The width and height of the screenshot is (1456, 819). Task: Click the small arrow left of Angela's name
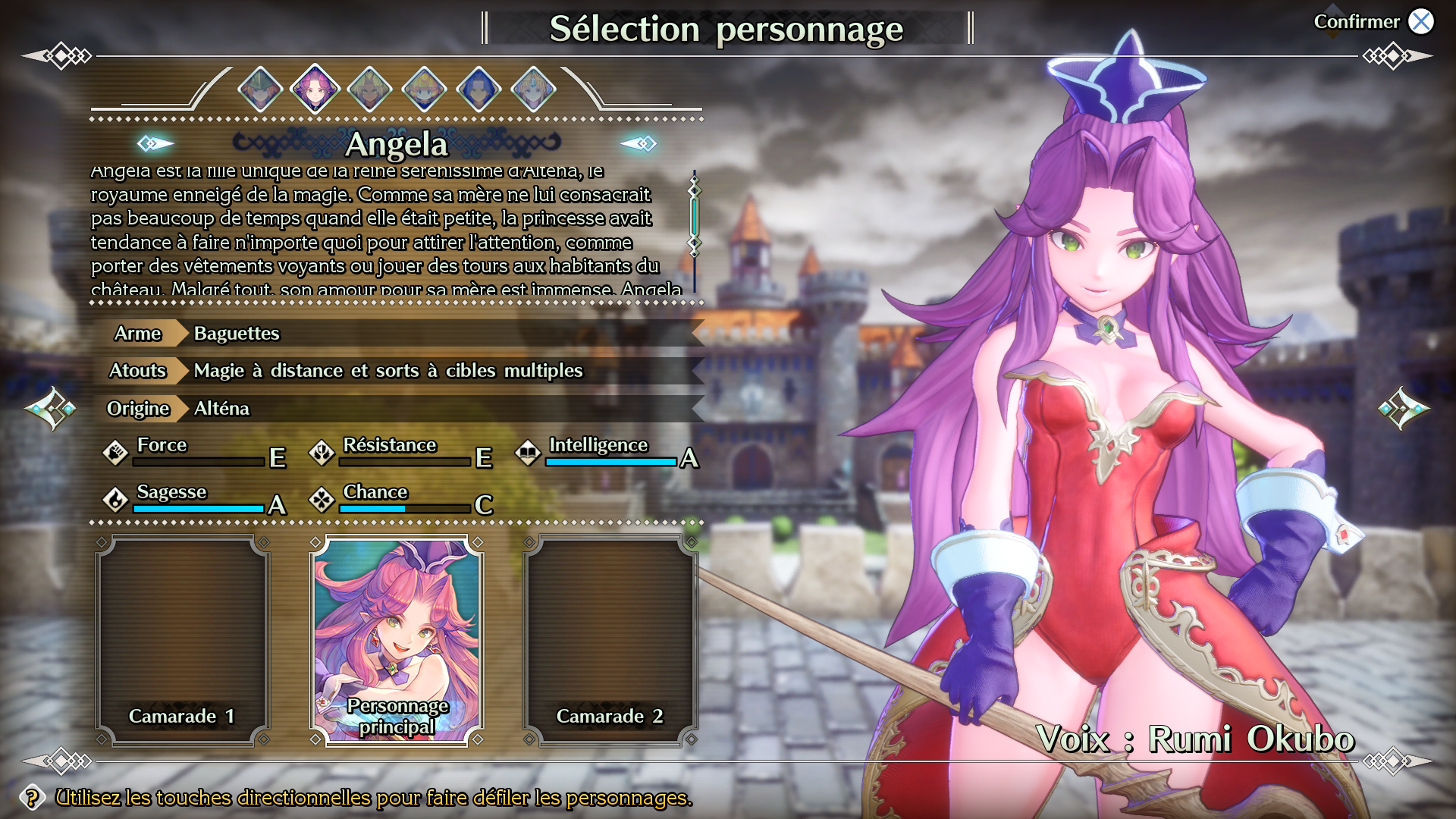tap(155, 143)
